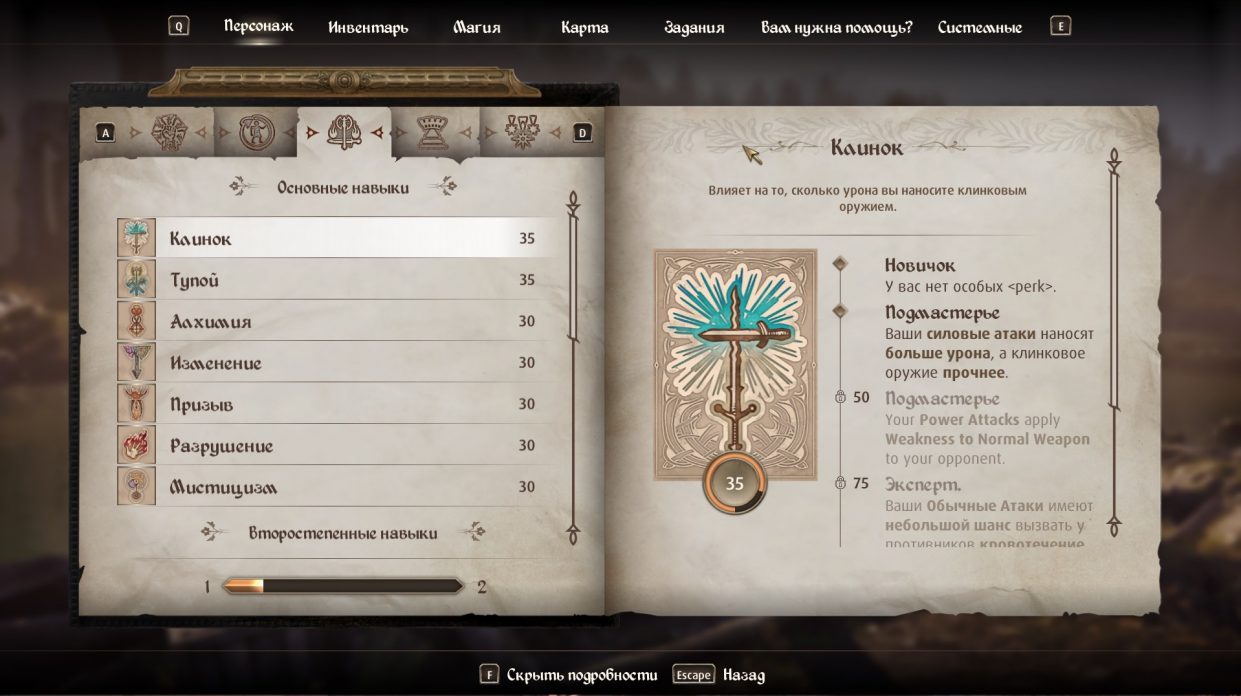1241x696 pixels.
Task: Open the Вам нужна помощь? menu
Action: 836,27
